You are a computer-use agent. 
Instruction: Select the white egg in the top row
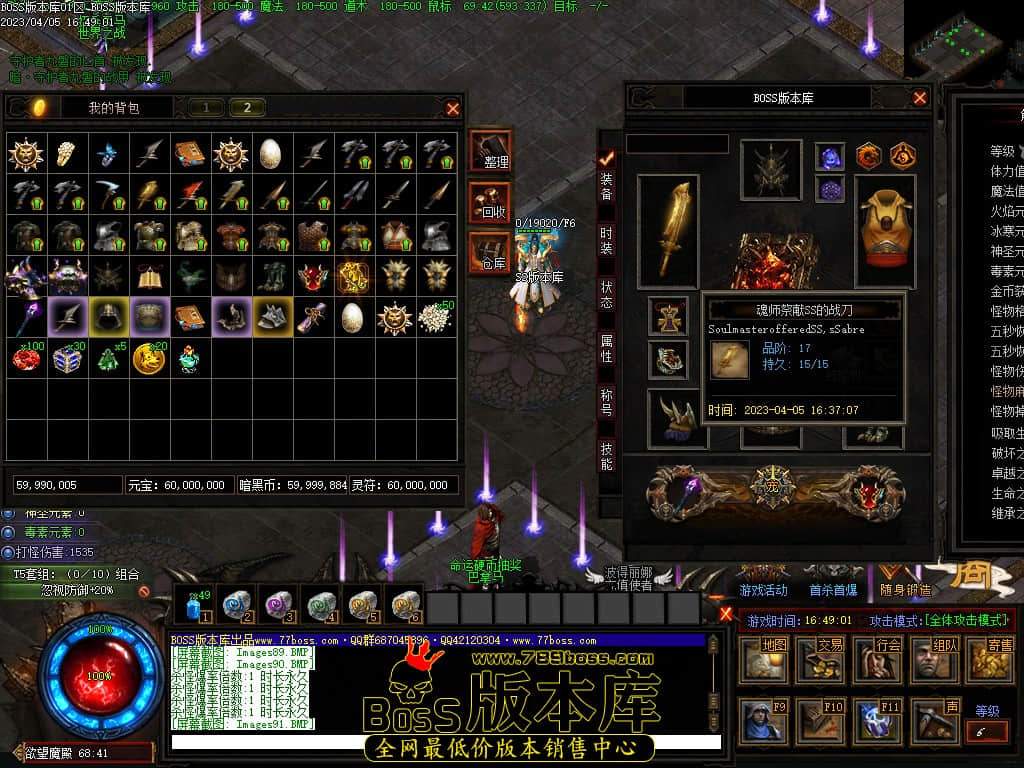[271, 153]
